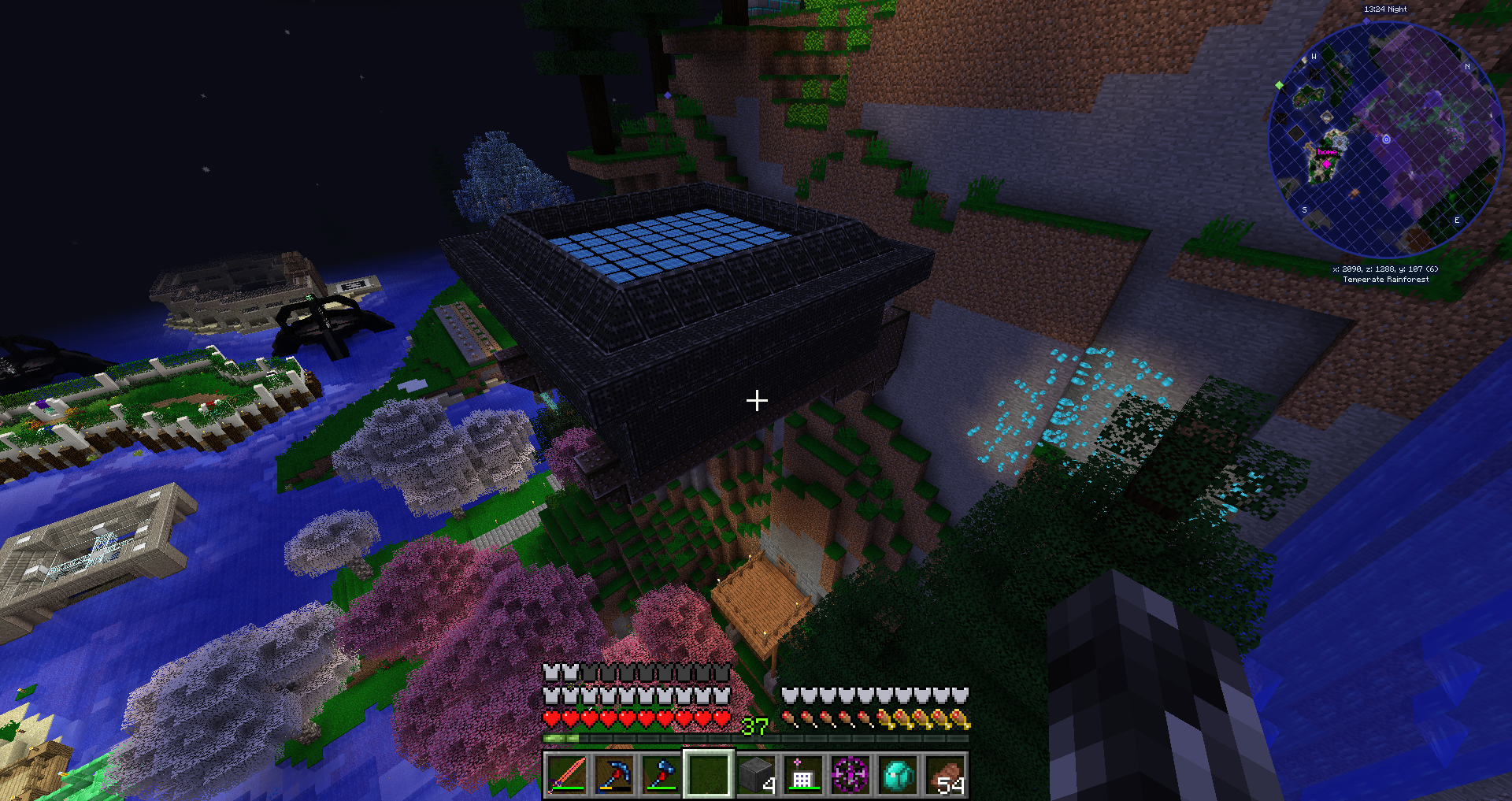
Task: Choose the blue-headed axe hotbar slot
Action: [x=661, y=774]
